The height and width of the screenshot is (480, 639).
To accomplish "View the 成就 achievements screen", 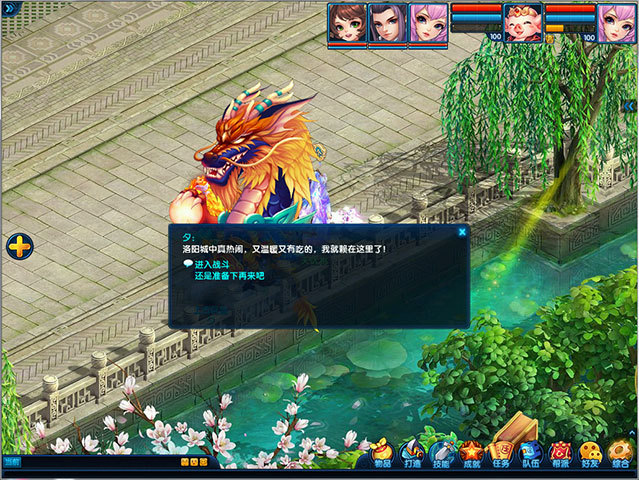I will pyautogui.click(x=472, y=453).
